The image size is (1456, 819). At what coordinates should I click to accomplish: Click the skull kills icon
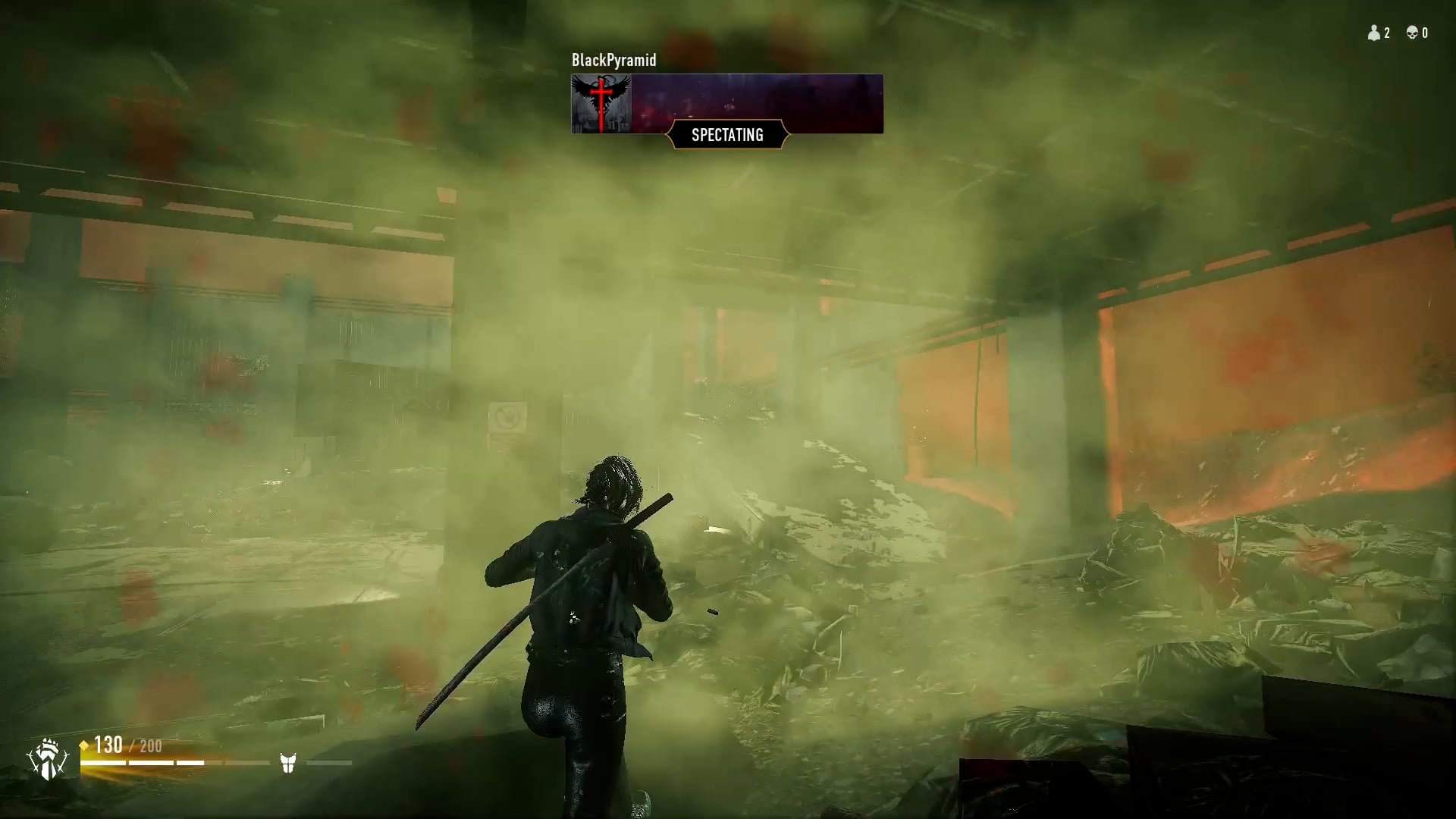tap(1412, 33)
